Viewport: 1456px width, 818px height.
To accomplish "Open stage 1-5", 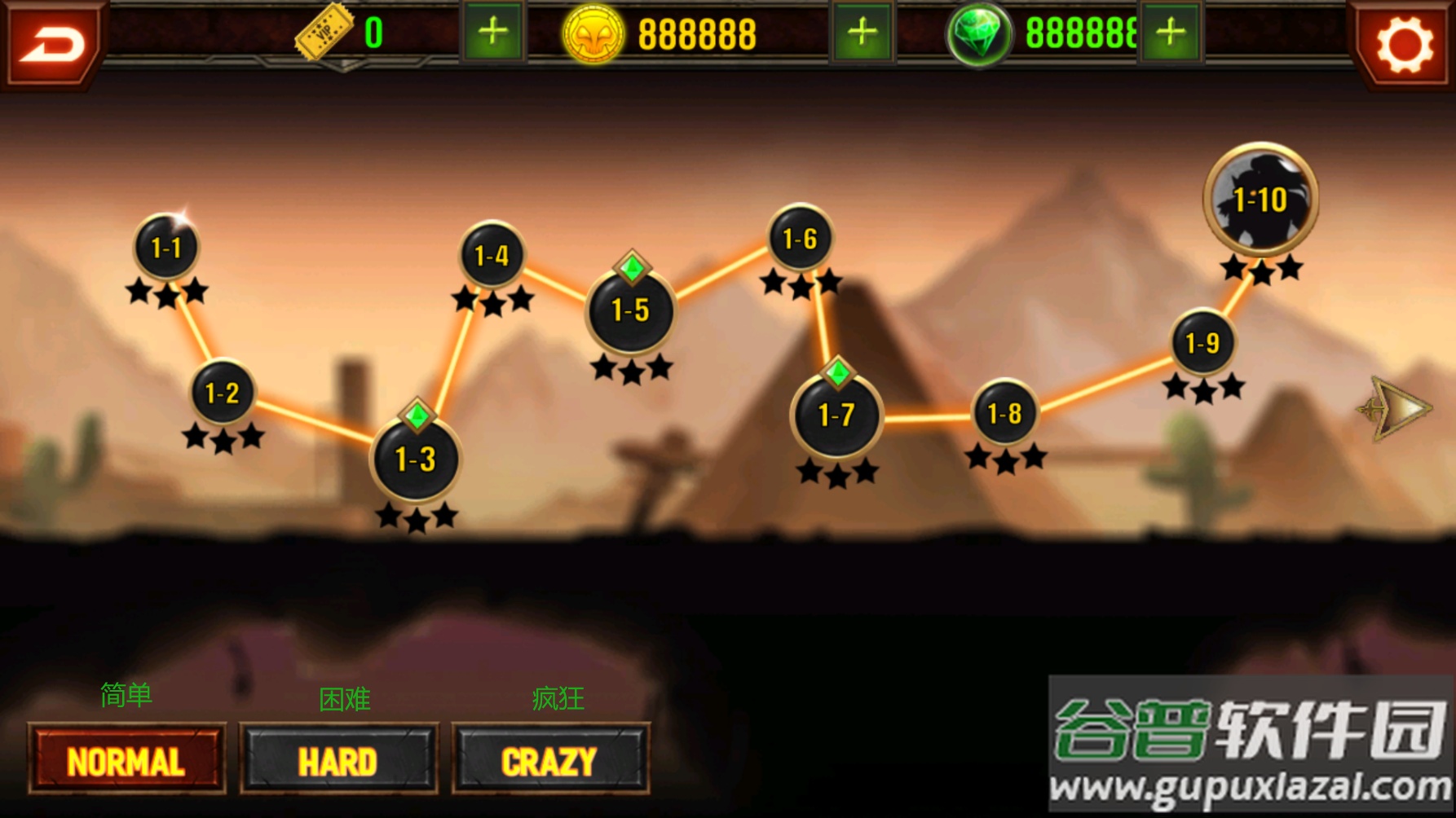I will (x=630, y=310).
